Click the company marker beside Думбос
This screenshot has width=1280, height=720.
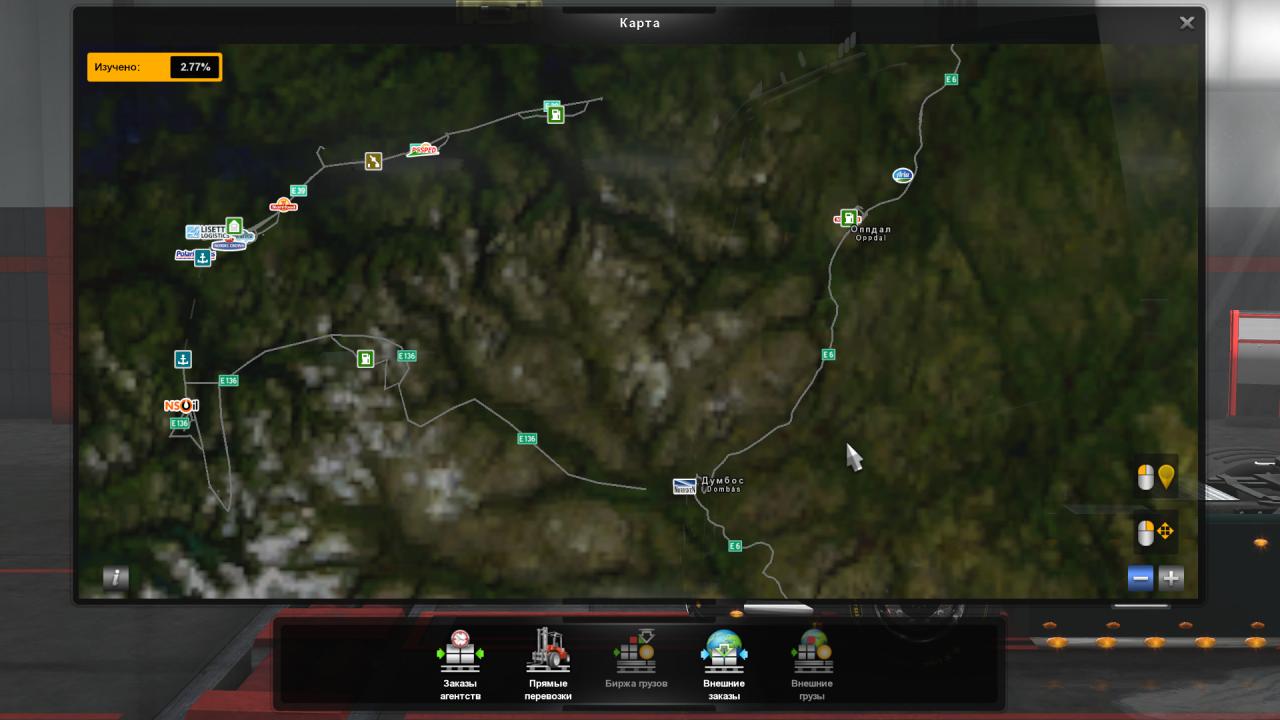pos(684,487)
